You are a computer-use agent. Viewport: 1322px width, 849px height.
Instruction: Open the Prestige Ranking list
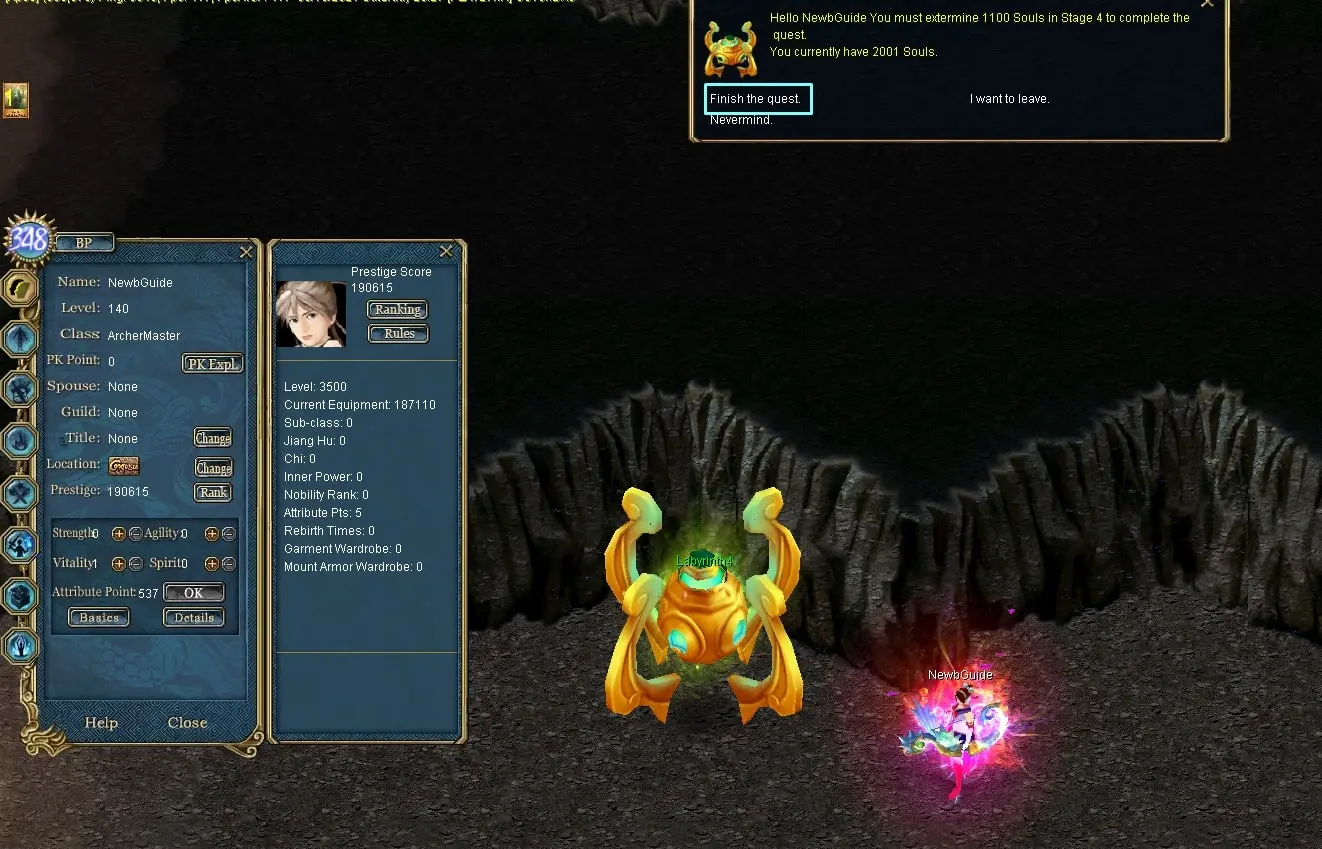click(x=398, y=310)
